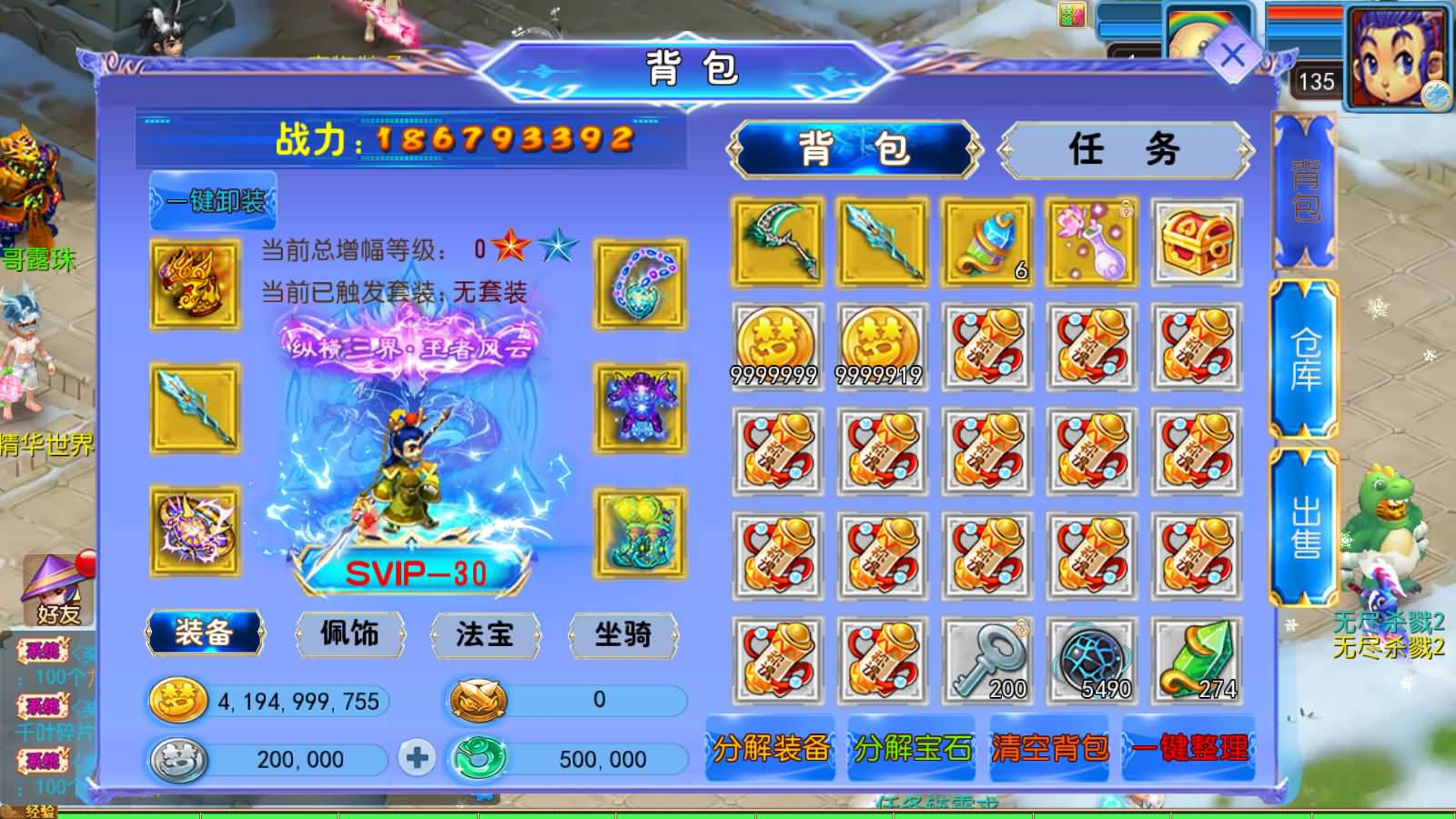
Task: Switch to the 佩饰 accessories category
Action: pyautogui.click(x=349, y=636)
